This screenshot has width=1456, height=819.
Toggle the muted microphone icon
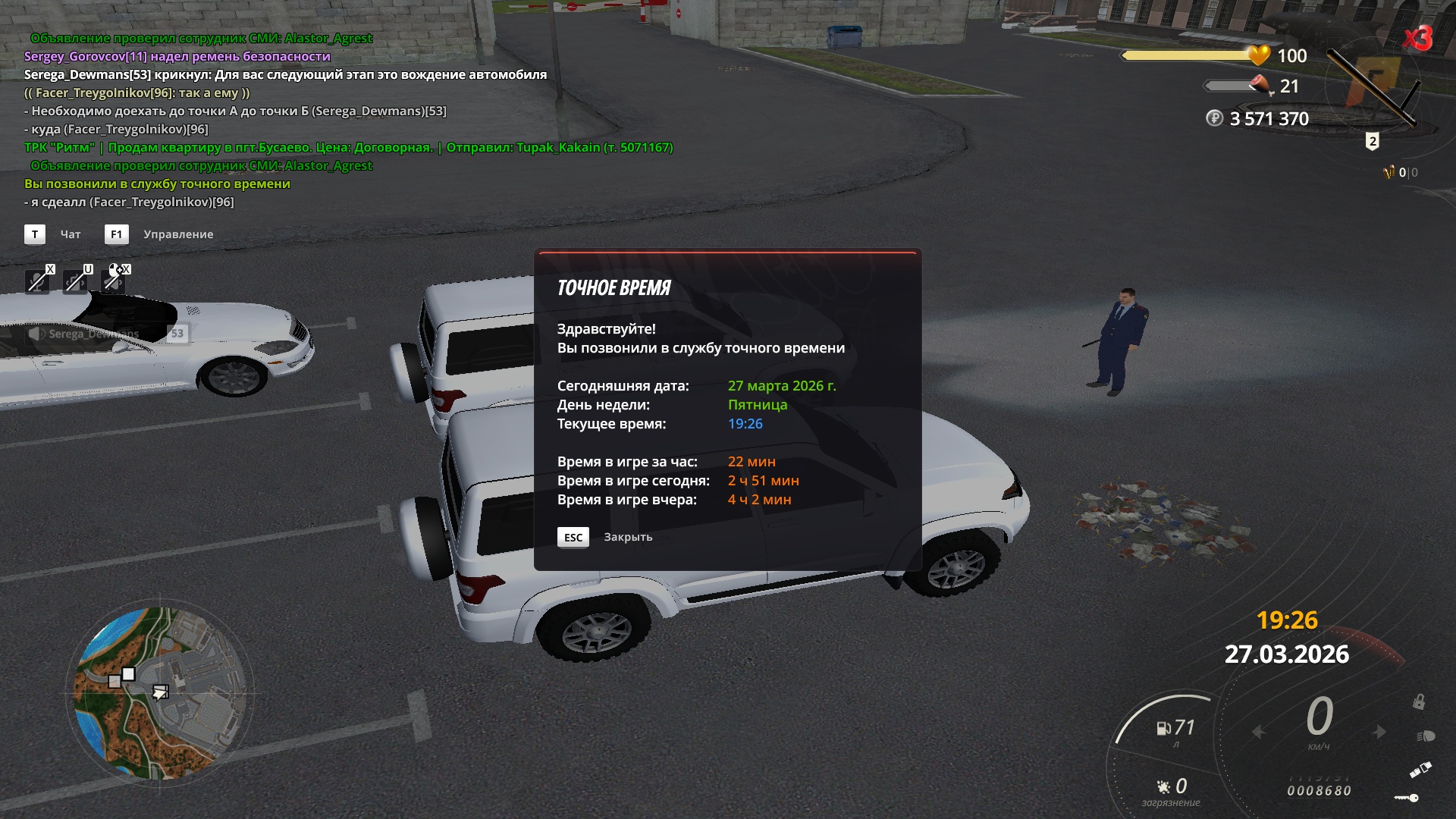(x=37, y=281)
